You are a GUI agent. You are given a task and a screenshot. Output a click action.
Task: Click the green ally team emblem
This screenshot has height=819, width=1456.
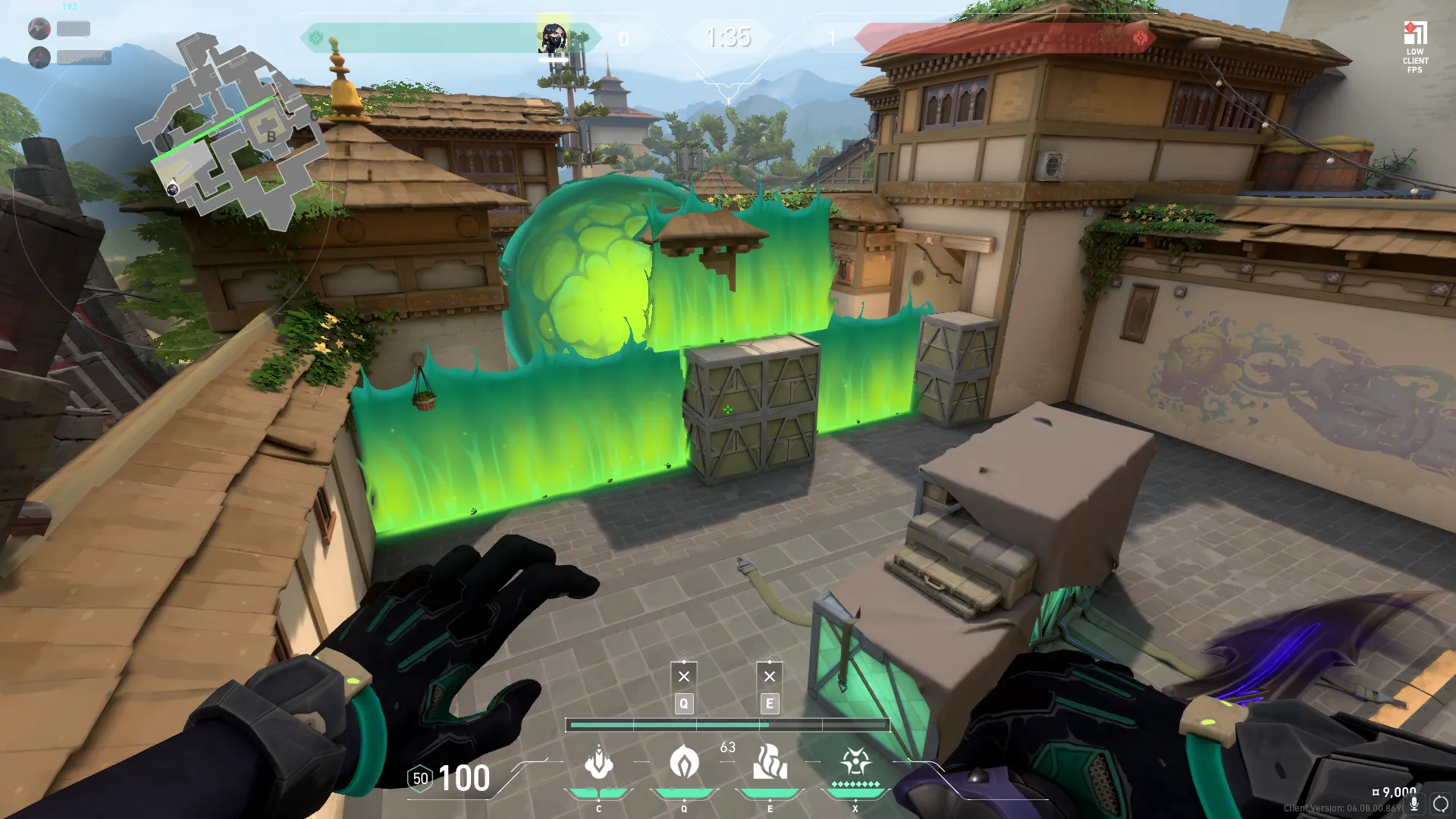(316, 38)
